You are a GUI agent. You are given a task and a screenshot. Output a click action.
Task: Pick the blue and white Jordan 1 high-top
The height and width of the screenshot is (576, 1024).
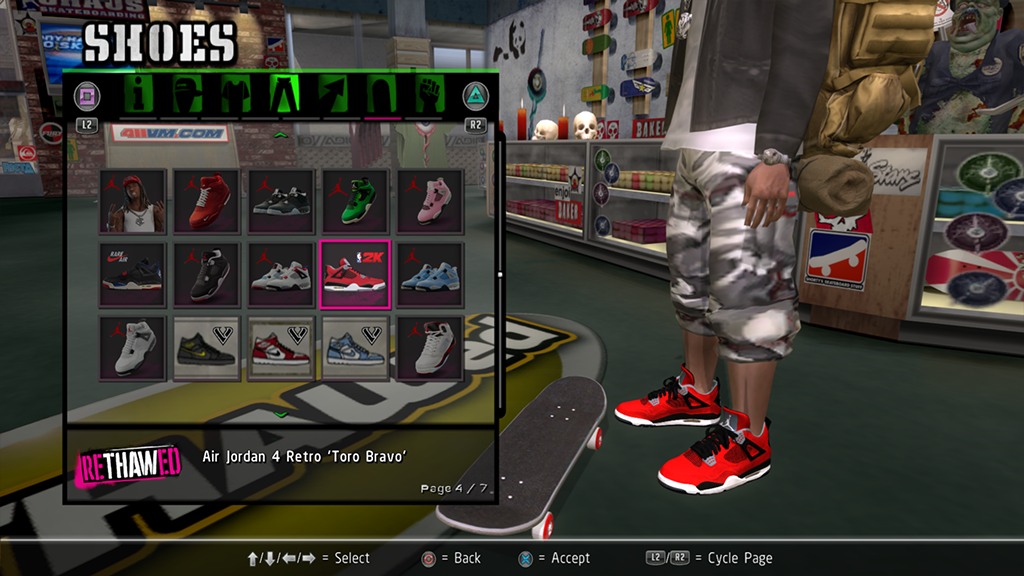pos(354,347)
